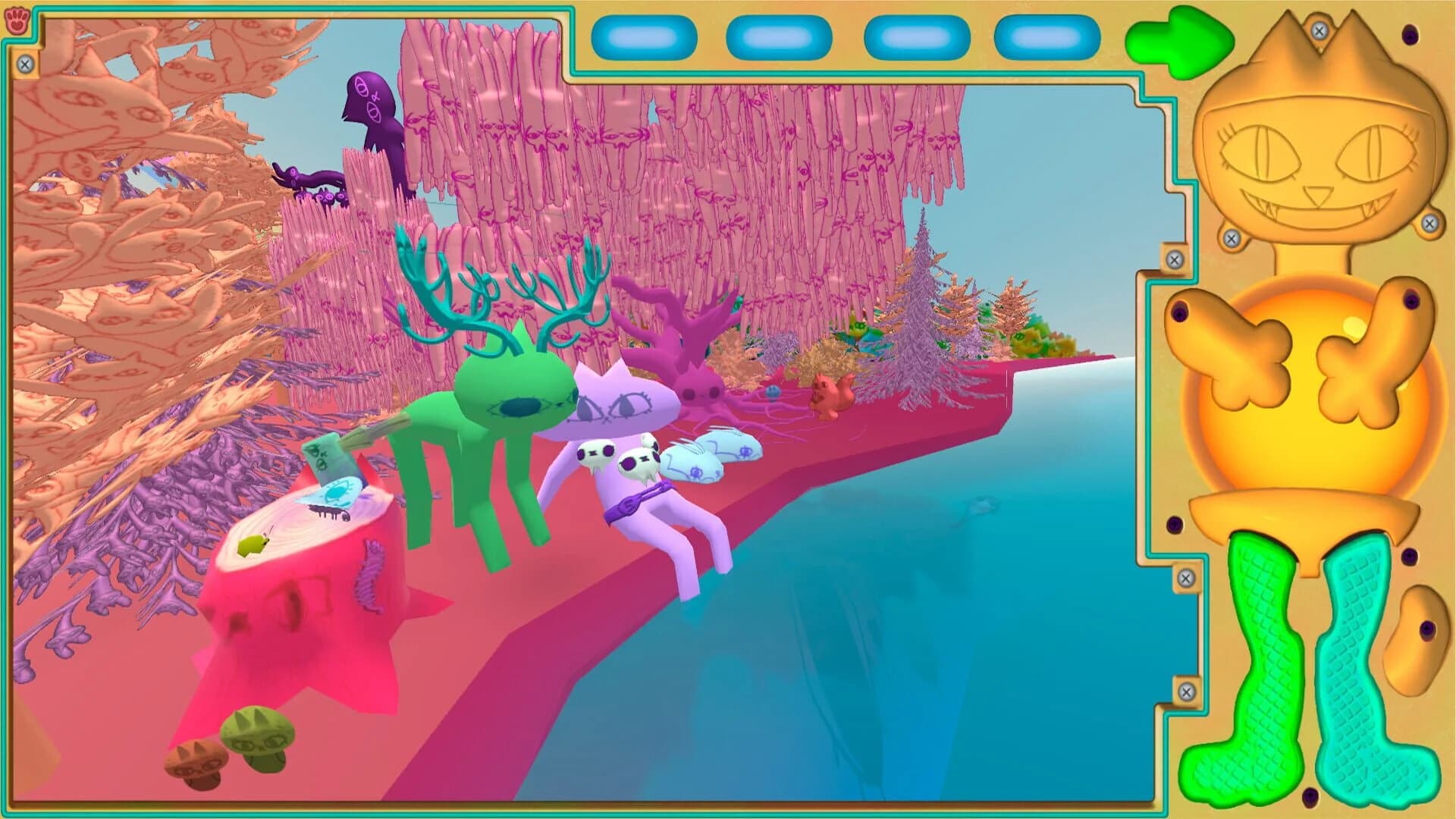Unscrew the X fastener above the cat's crown
Viewport: 1456px width, 819px height.
[1319, 30]
